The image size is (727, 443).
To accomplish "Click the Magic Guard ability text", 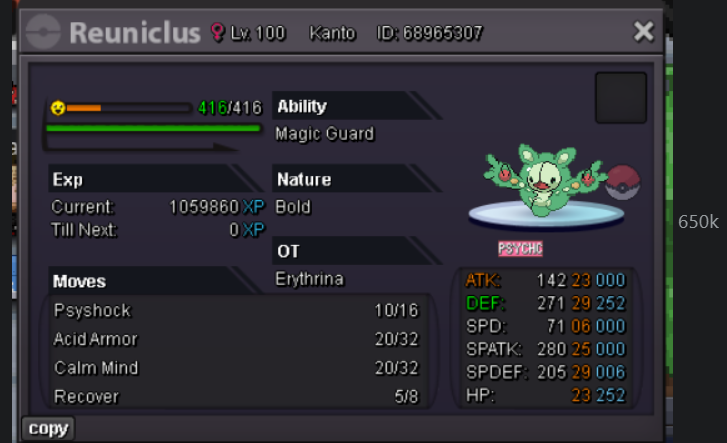I will pyautogui.click(x=325, y=134).
